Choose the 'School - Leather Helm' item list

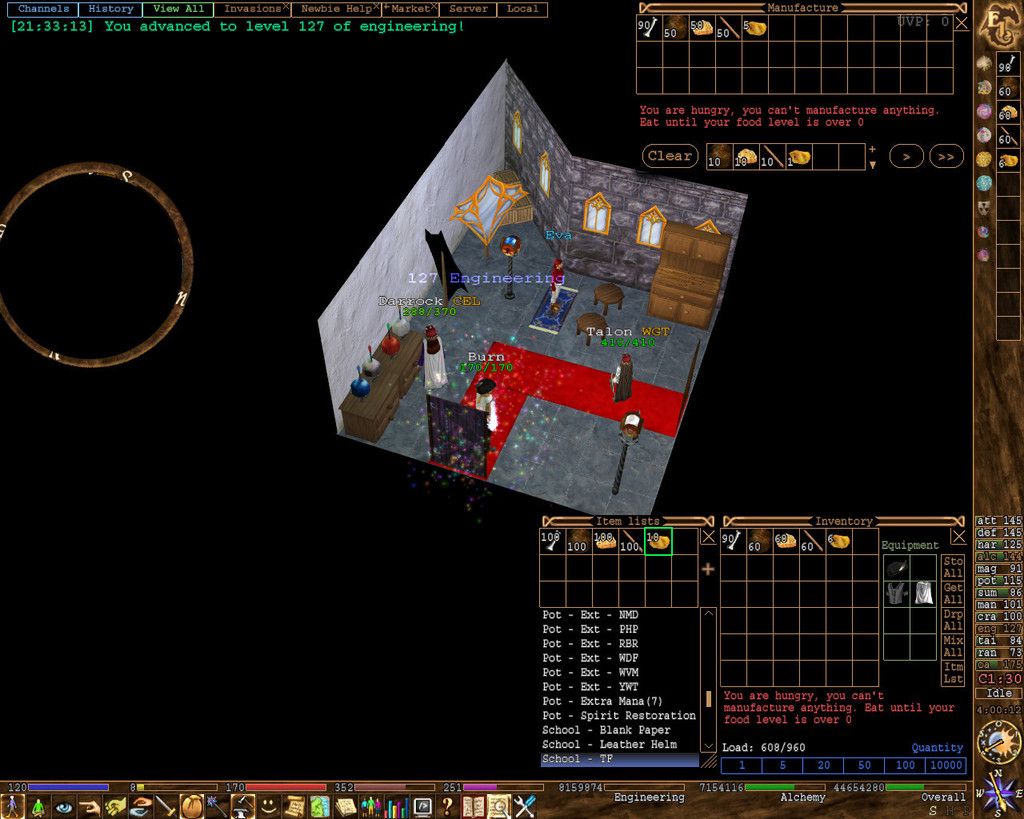pos(609,744)
